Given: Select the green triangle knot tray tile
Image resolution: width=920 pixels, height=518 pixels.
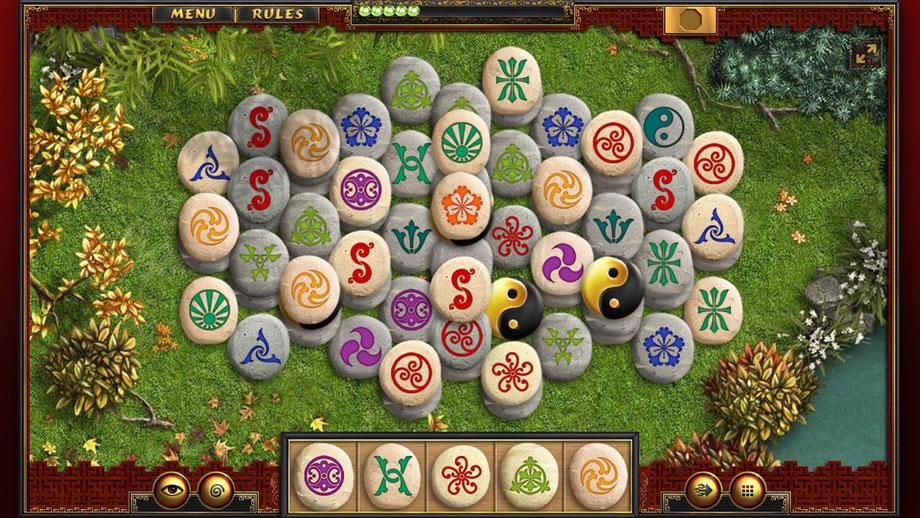Looking at the screenshot, I should tap(530, 471).
